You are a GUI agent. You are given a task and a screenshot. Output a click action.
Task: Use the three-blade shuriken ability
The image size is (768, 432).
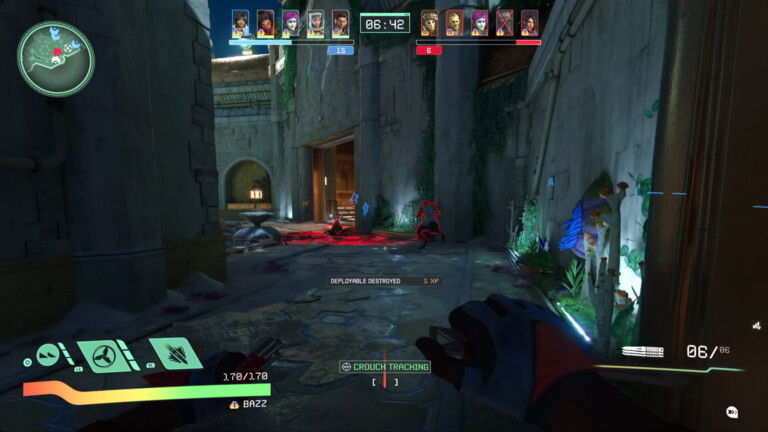click(106, 355)
